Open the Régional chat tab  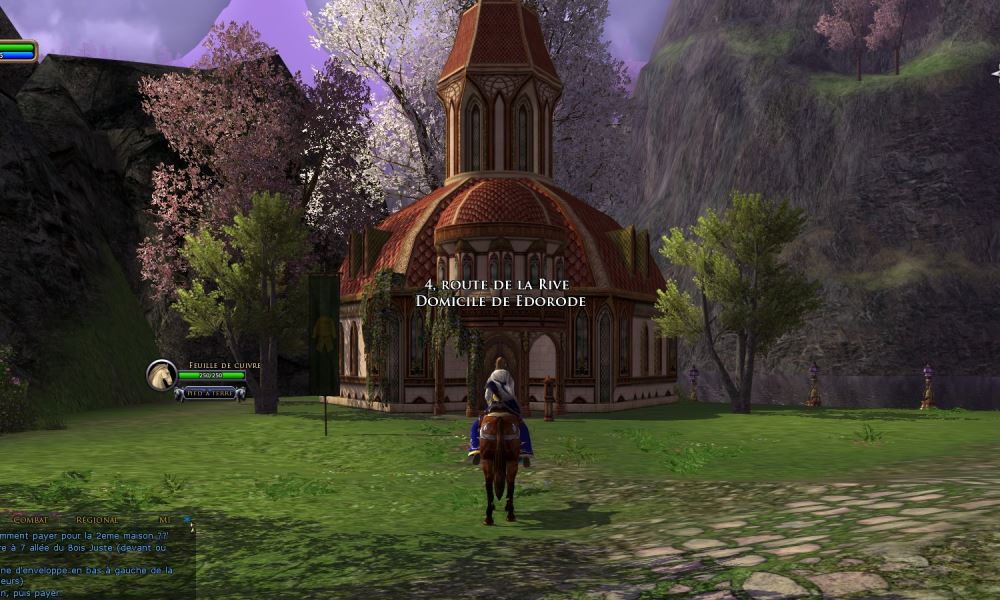pyautogui.click(x=97, y=520)
